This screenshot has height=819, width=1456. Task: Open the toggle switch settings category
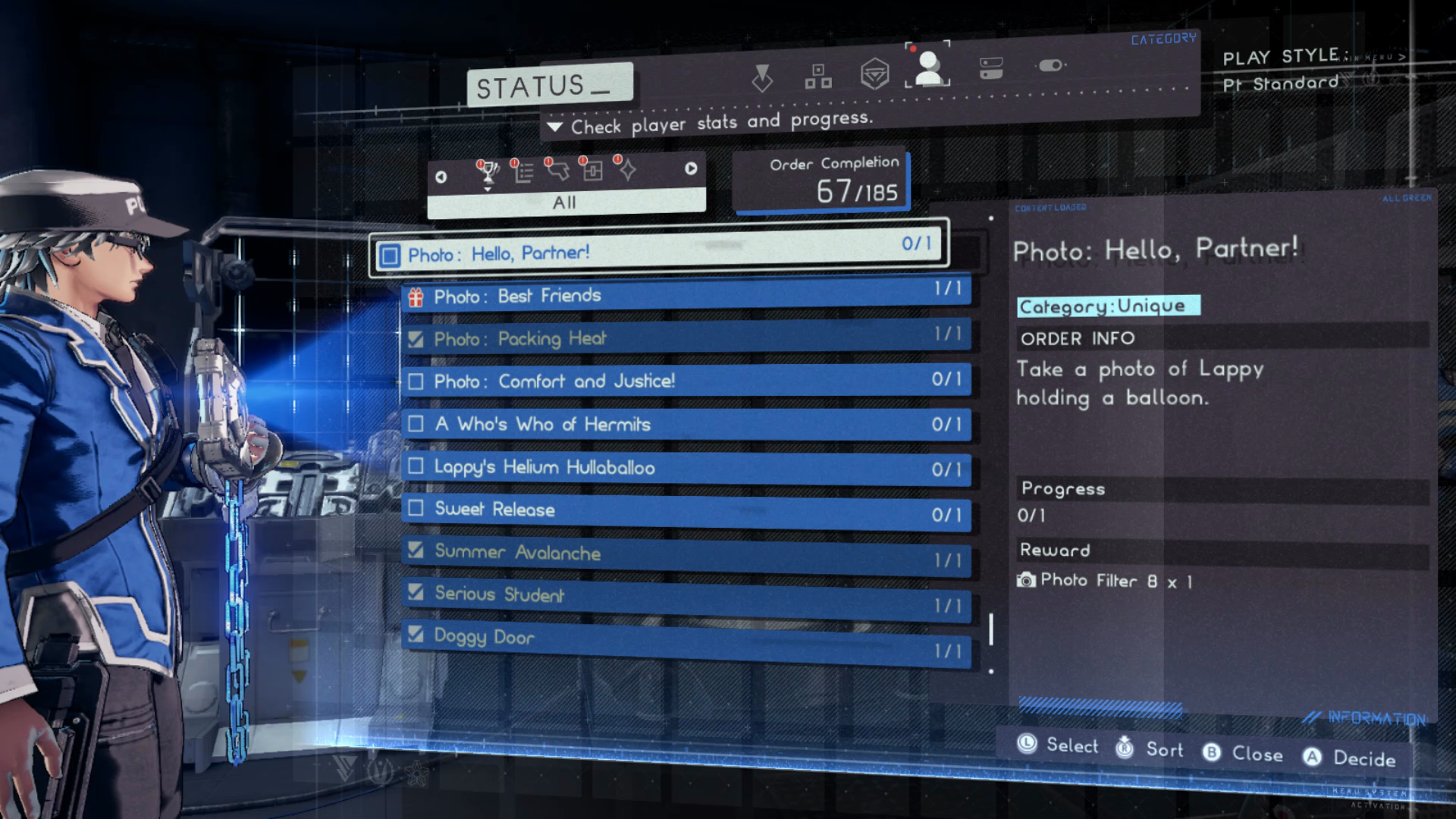pos(1050,66)
